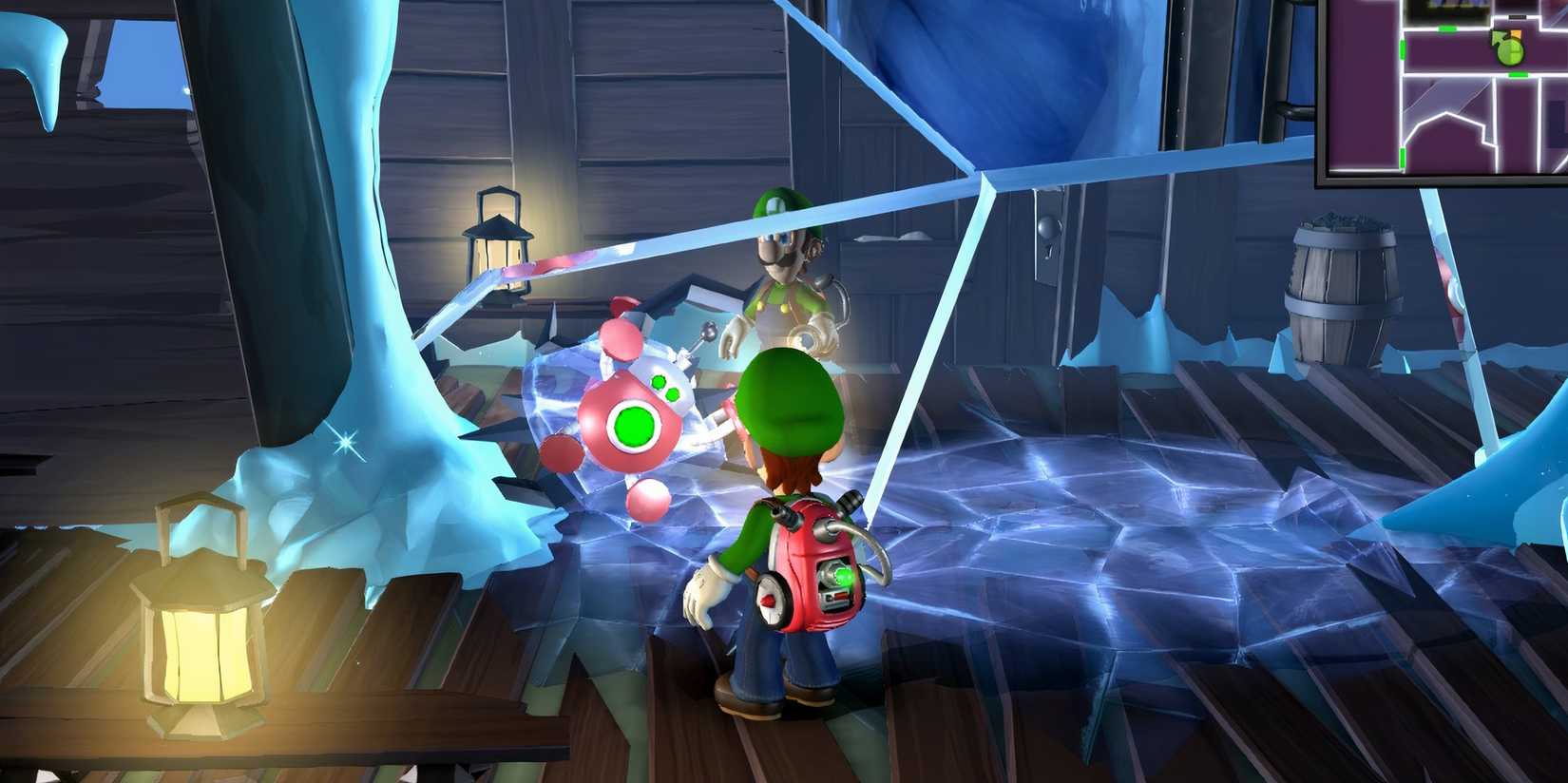This screenshot has width=1568, height=783.
Task: Click the green marker on the minimap's left wall
Action: [x=1403, y=49]
